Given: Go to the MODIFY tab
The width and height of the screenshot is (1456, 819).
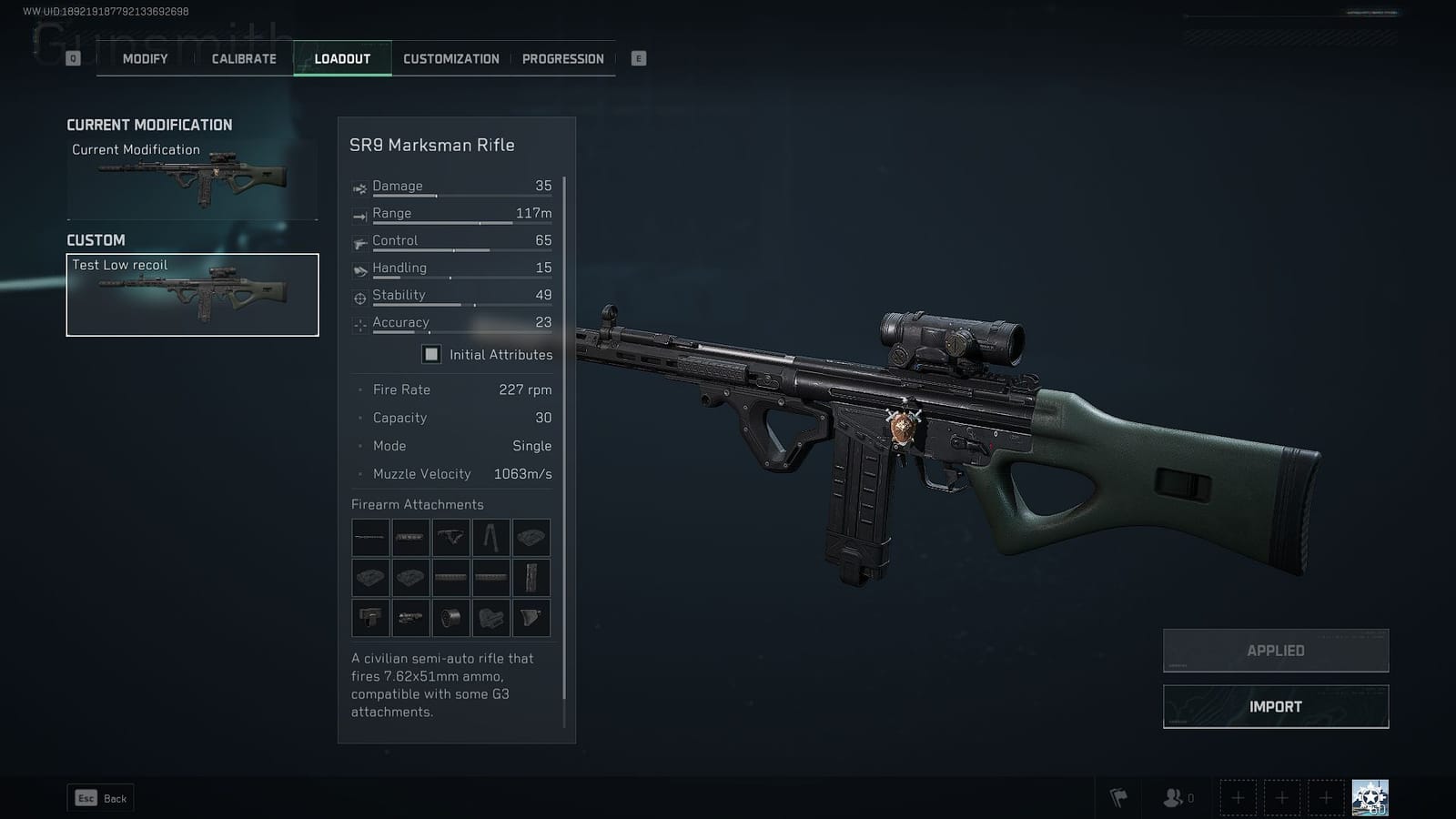Looking at the screenshot, I should (143, 58).
